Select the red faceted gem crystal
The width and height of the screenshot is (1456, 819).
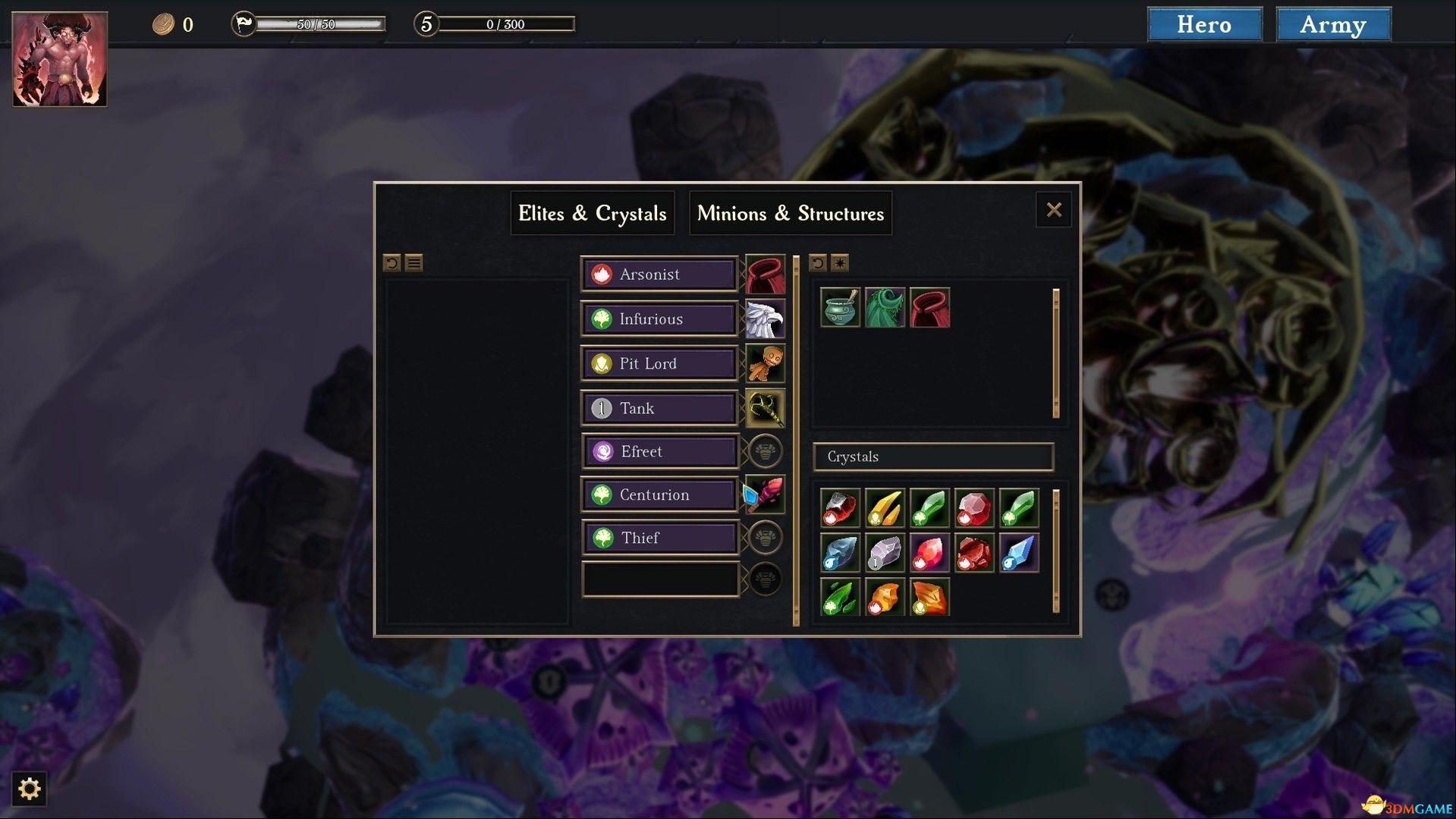point(974,508)
